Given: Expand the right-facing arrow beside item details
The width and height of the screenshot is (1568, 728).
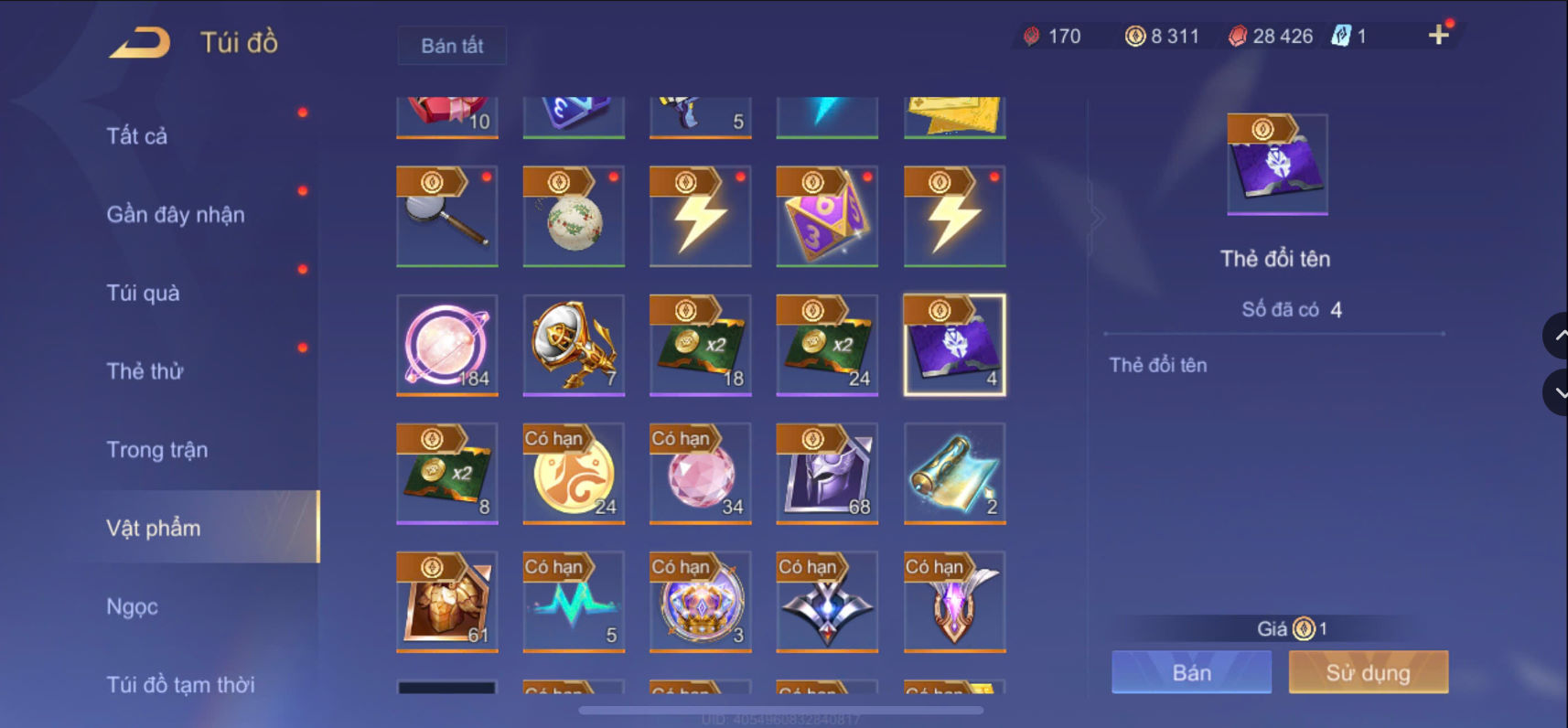Looking at the screenshot, I should pos(1097,217).
